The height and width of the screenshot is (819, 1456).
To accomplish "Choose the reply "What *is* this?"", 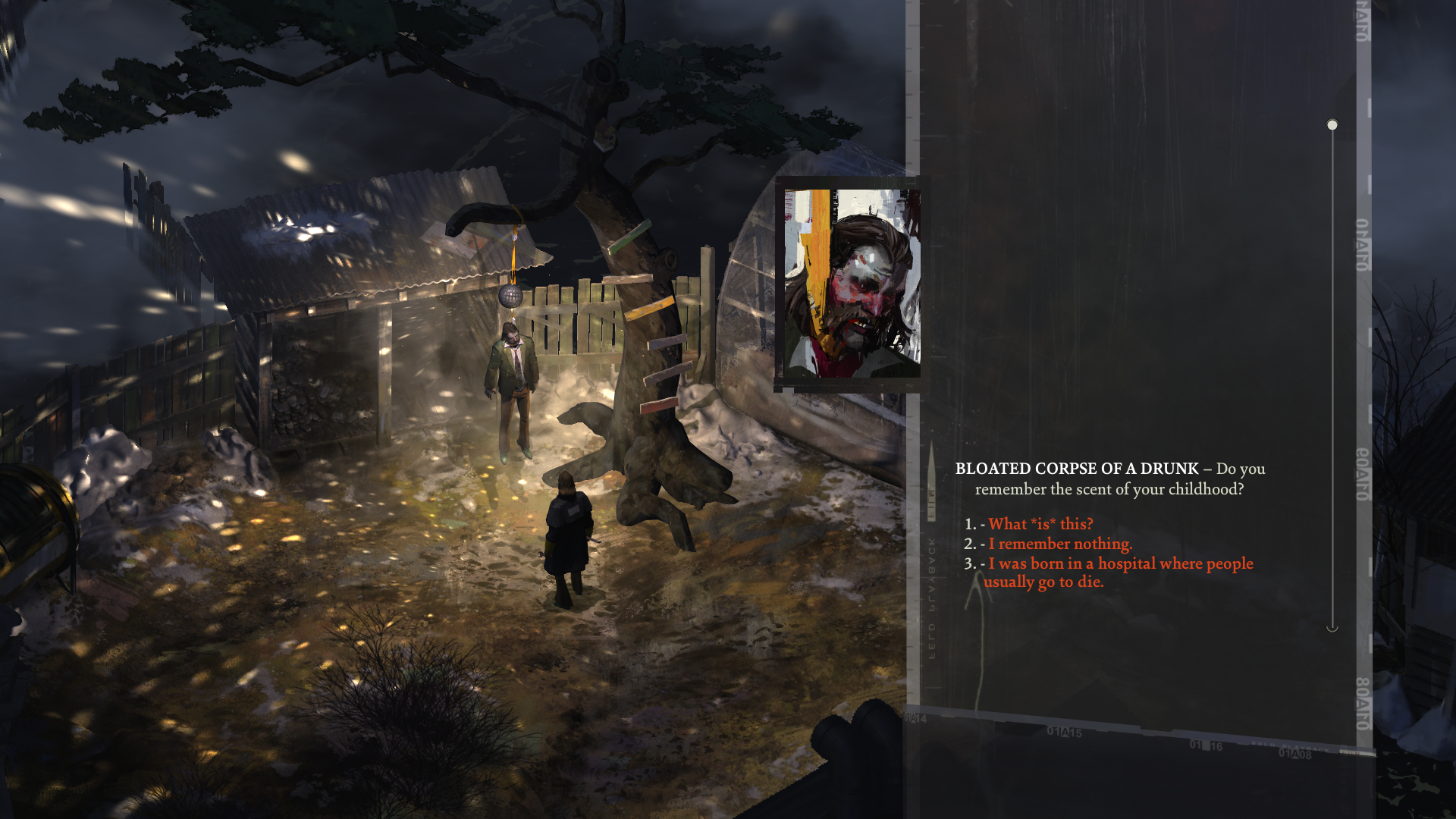I will pyautogui.click(x=1040, y=524).
